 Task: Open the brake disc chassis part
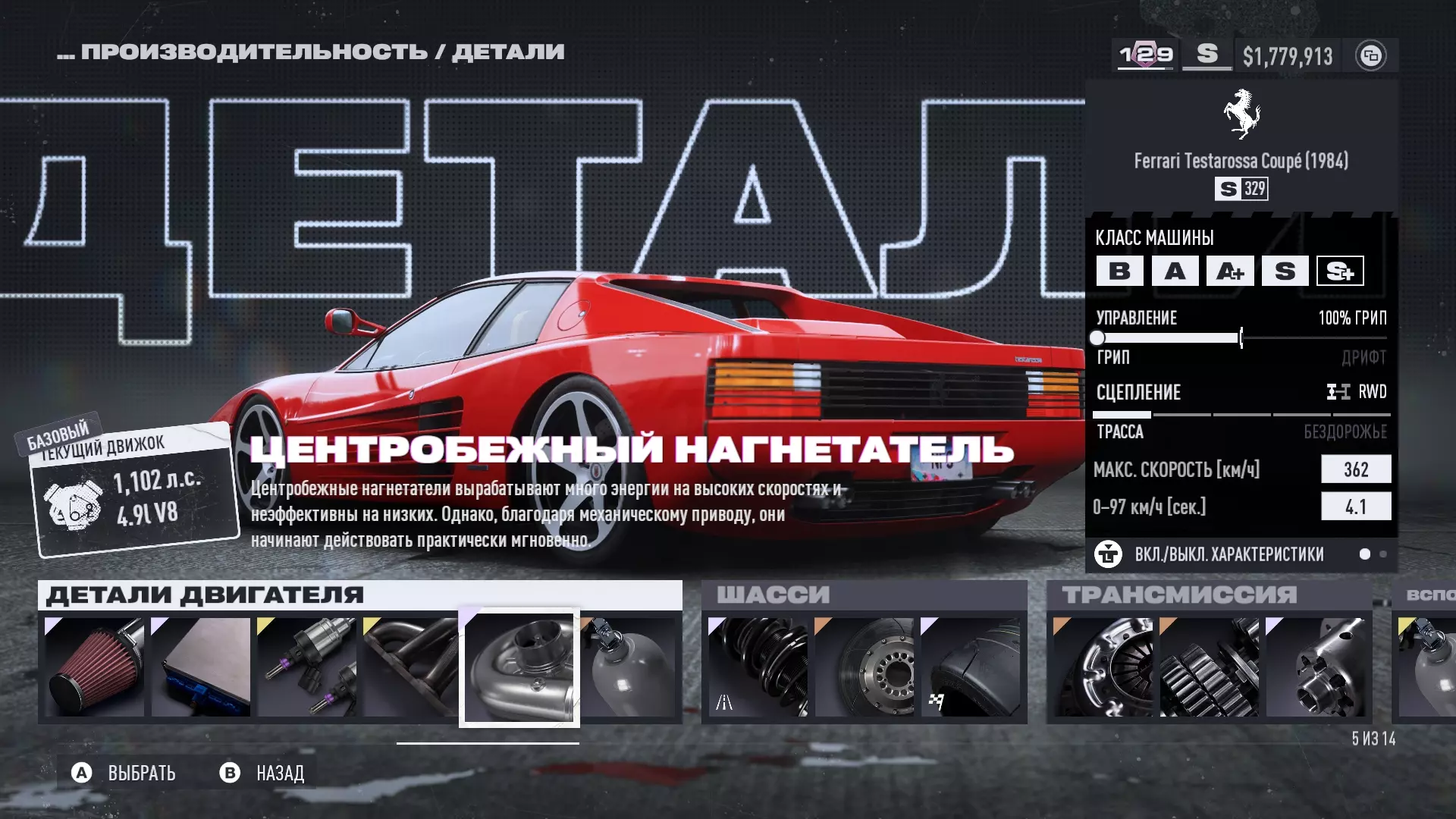pos(864,667)
